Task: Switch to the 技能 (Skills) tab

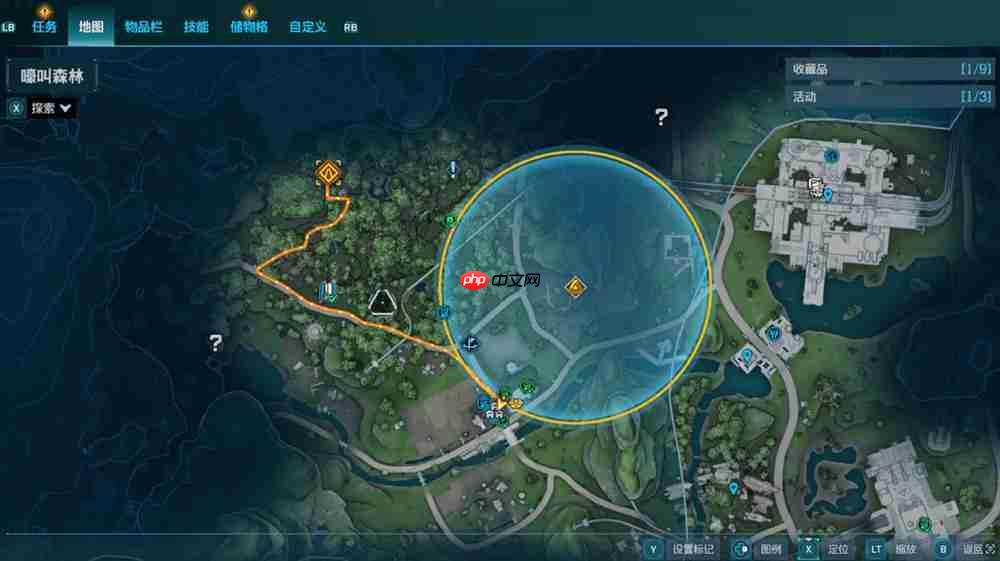Action: (x=196, y=27)
